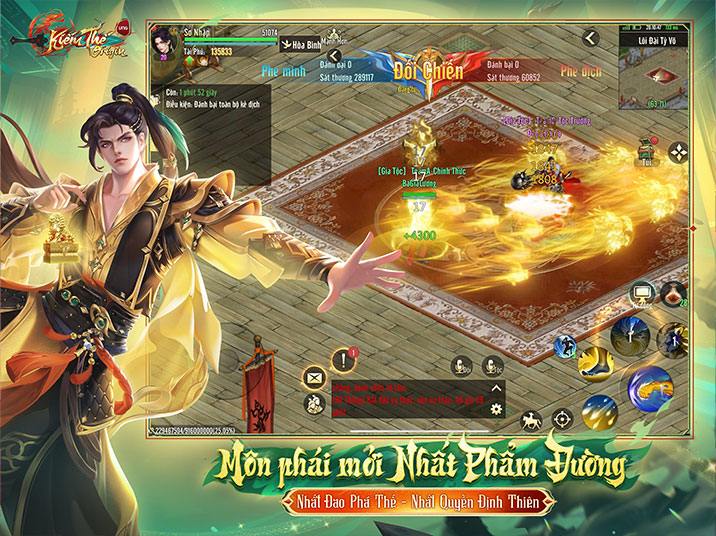
Task: Click the four-point star button below the minimap
Action: [x=679, y=152]
